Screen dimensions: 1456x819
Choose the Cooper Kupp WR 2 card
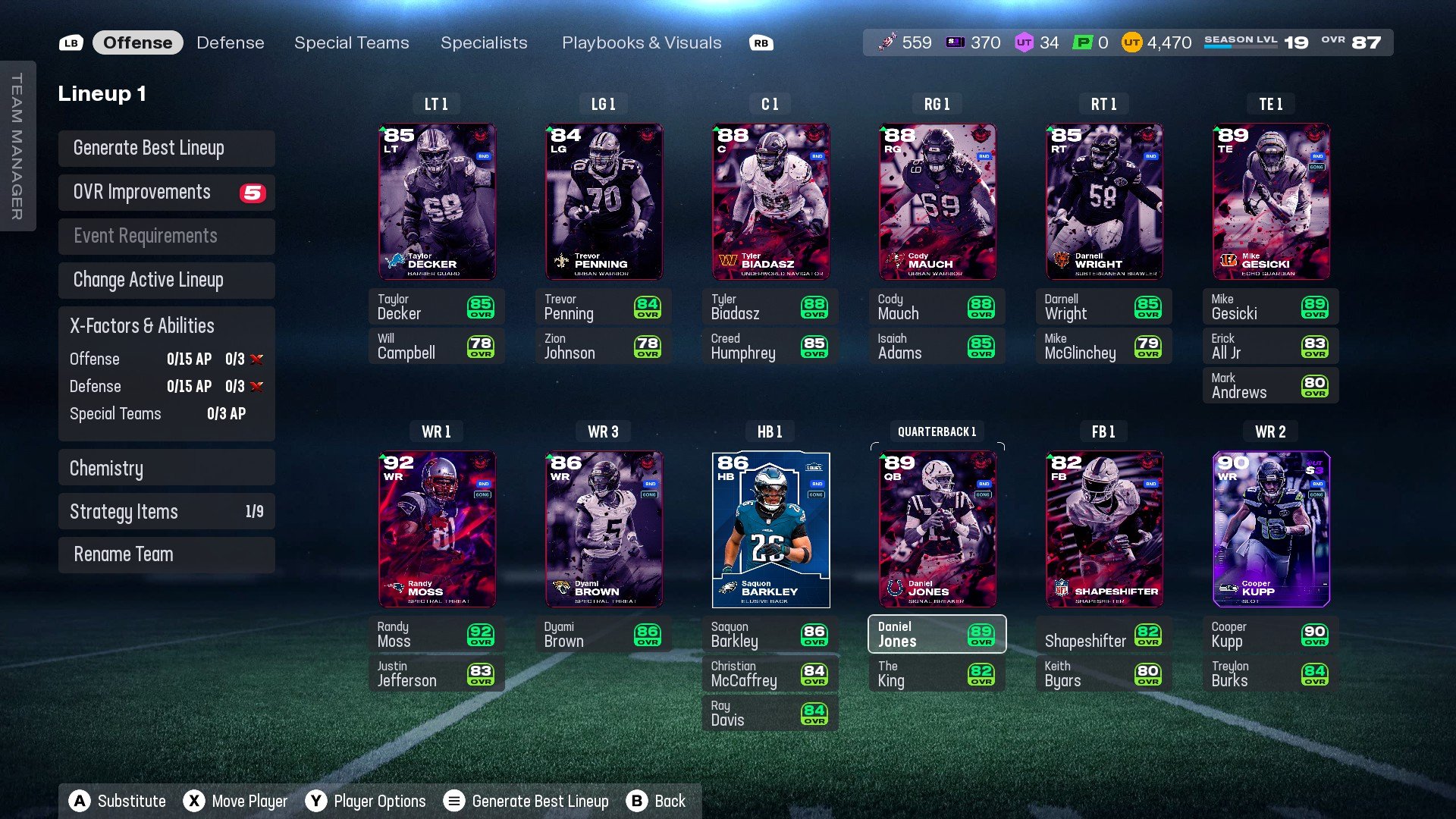[x=1271, y=529]
